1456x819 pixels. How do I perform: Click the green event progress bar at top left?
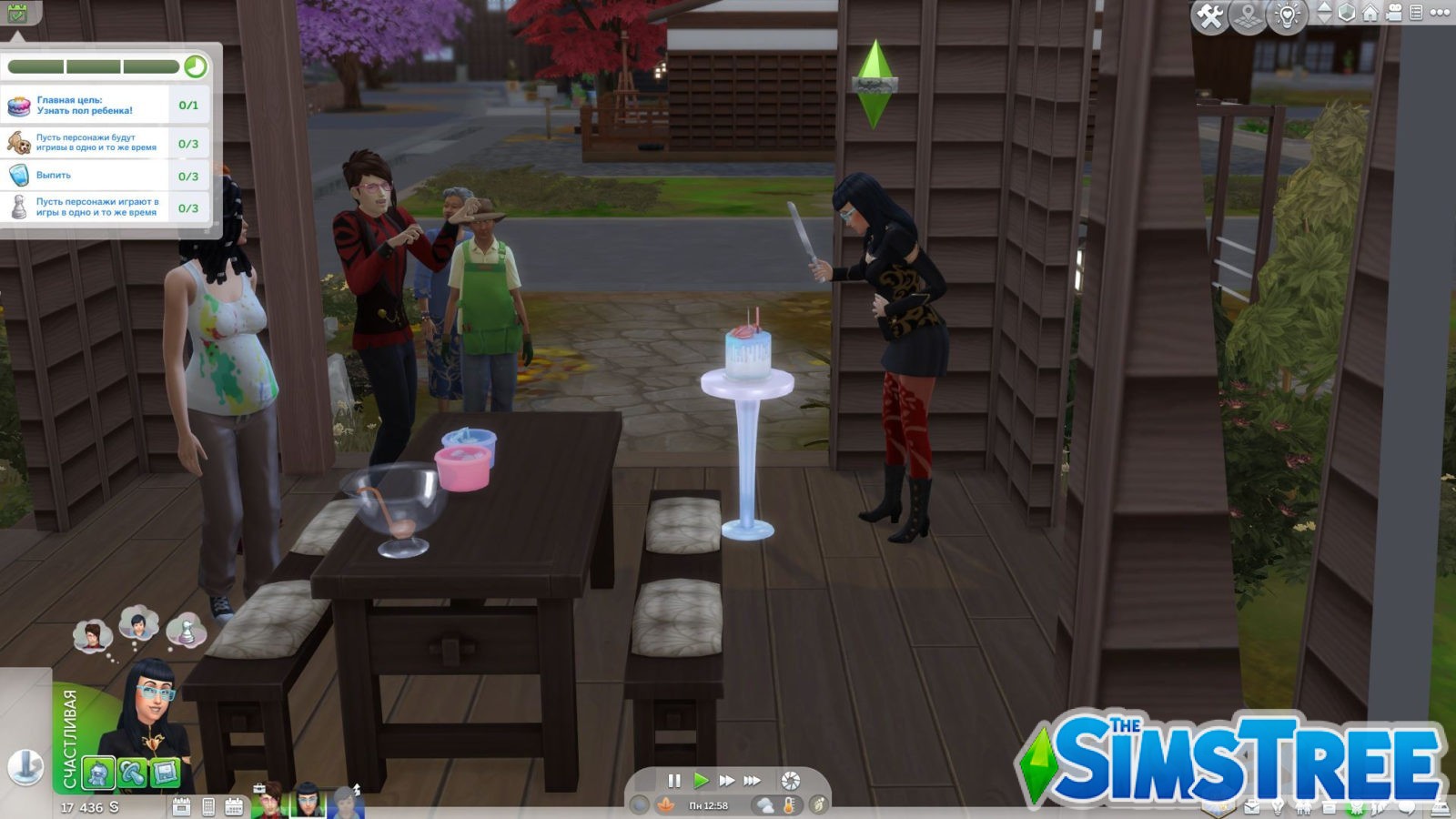point(91,66)
